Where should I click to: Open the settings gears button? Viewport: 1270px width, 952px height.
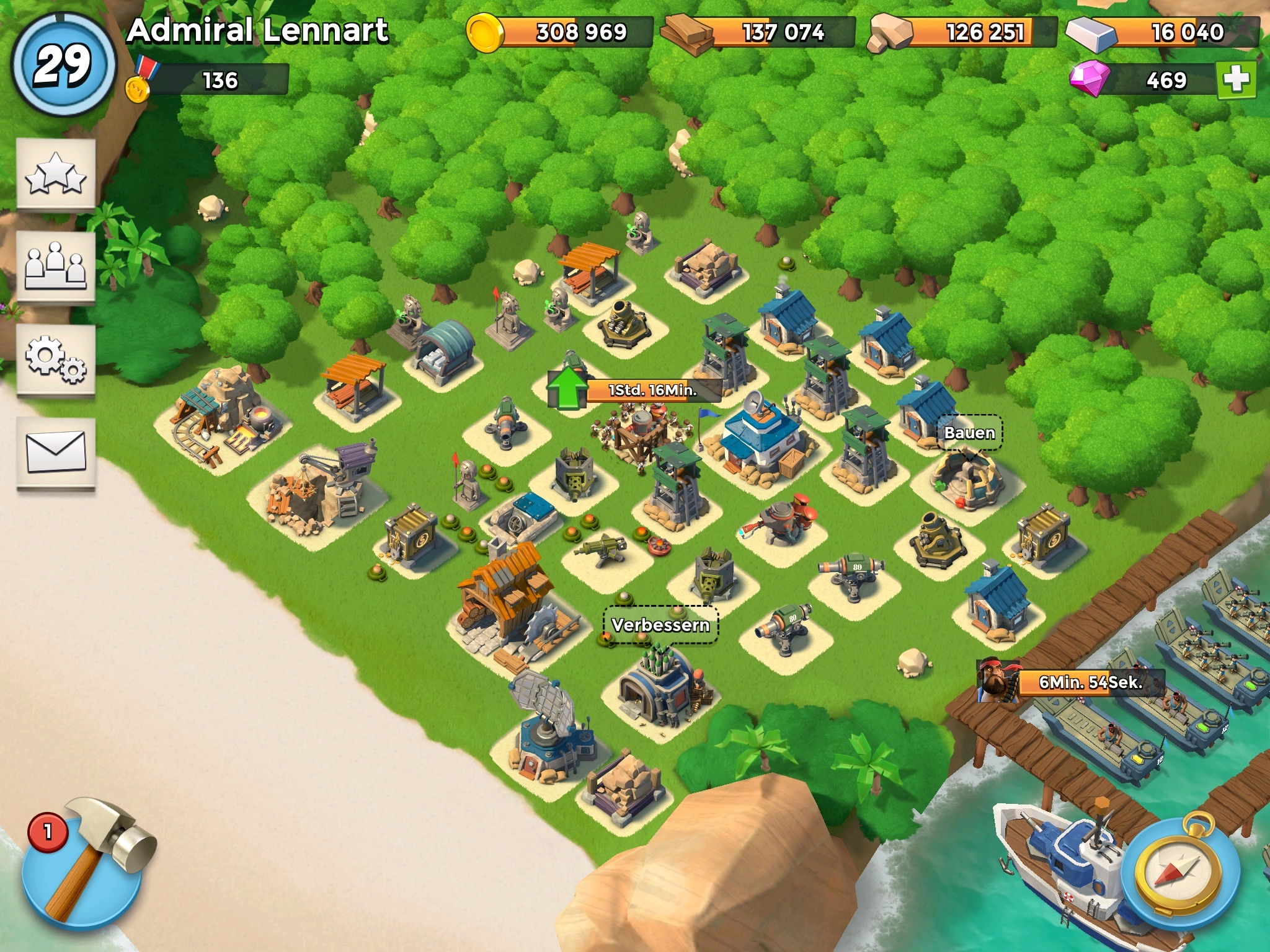[x=56, y=359]
